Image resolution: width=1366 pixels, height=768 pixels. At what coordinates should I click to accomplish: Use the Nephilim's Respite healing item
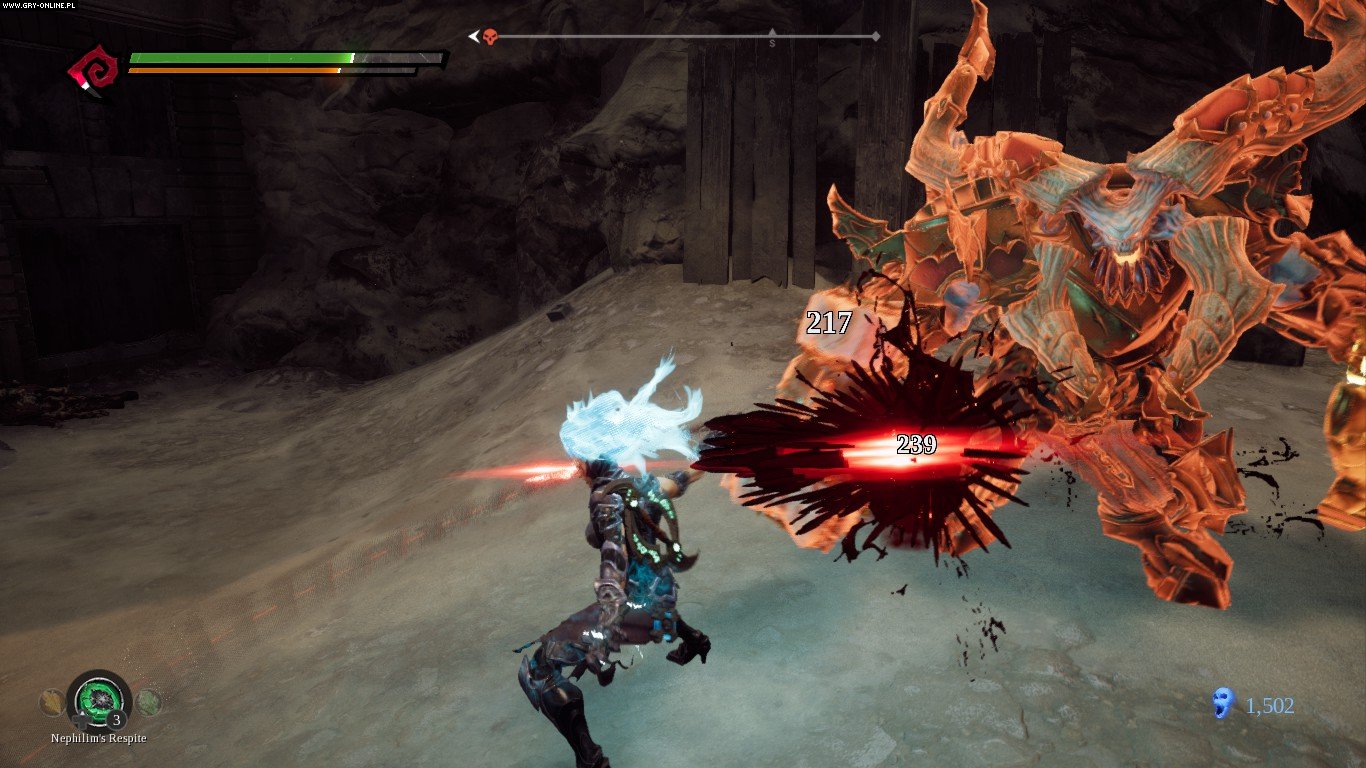pyautogui.click(x=99, y=698)
